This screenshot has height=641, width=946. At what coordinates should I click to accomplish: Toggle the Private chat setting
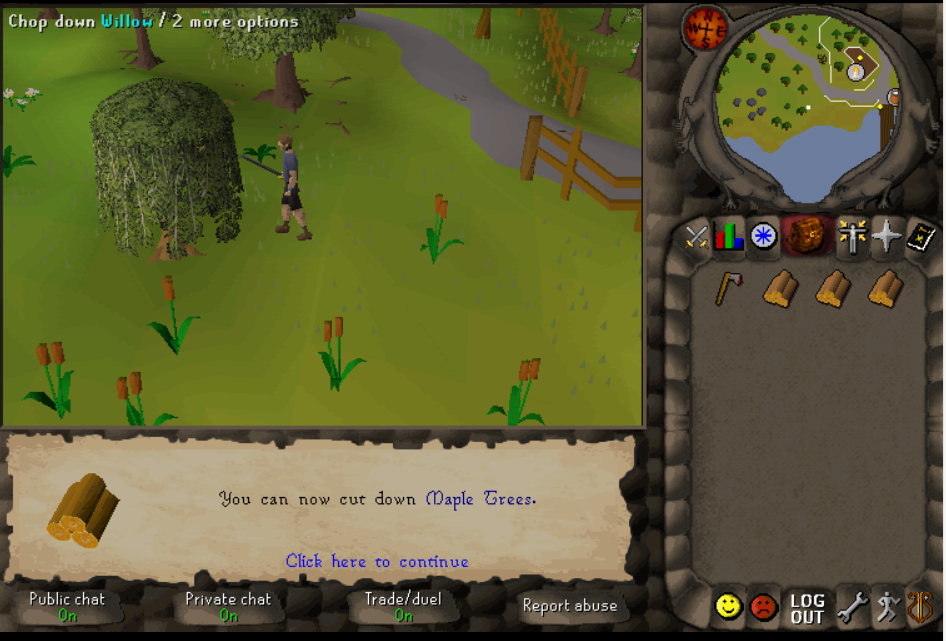point(228,606)
